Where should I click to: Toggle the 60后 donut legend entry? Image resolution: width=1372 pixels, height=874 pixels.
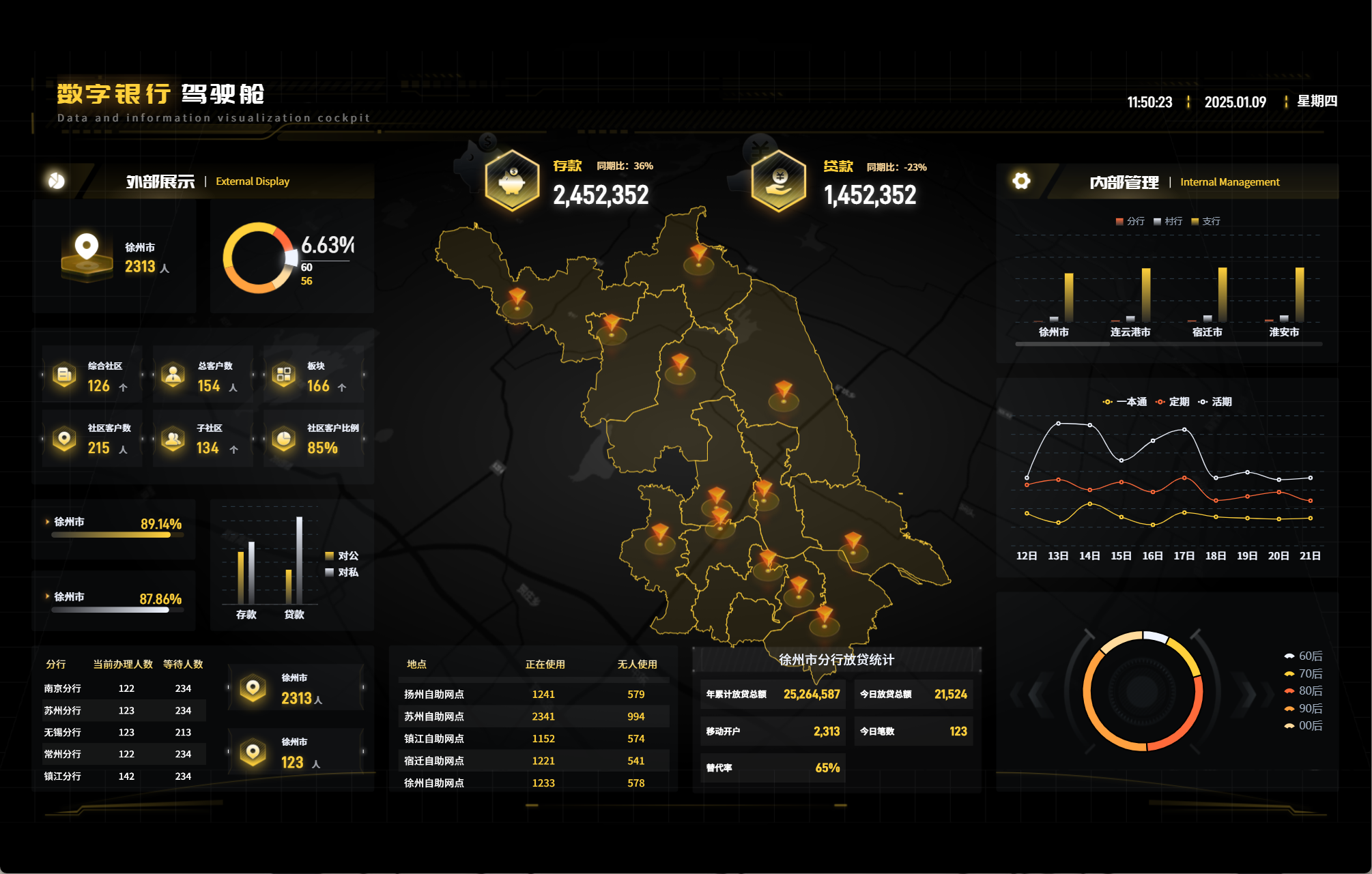click(1304, 656)
